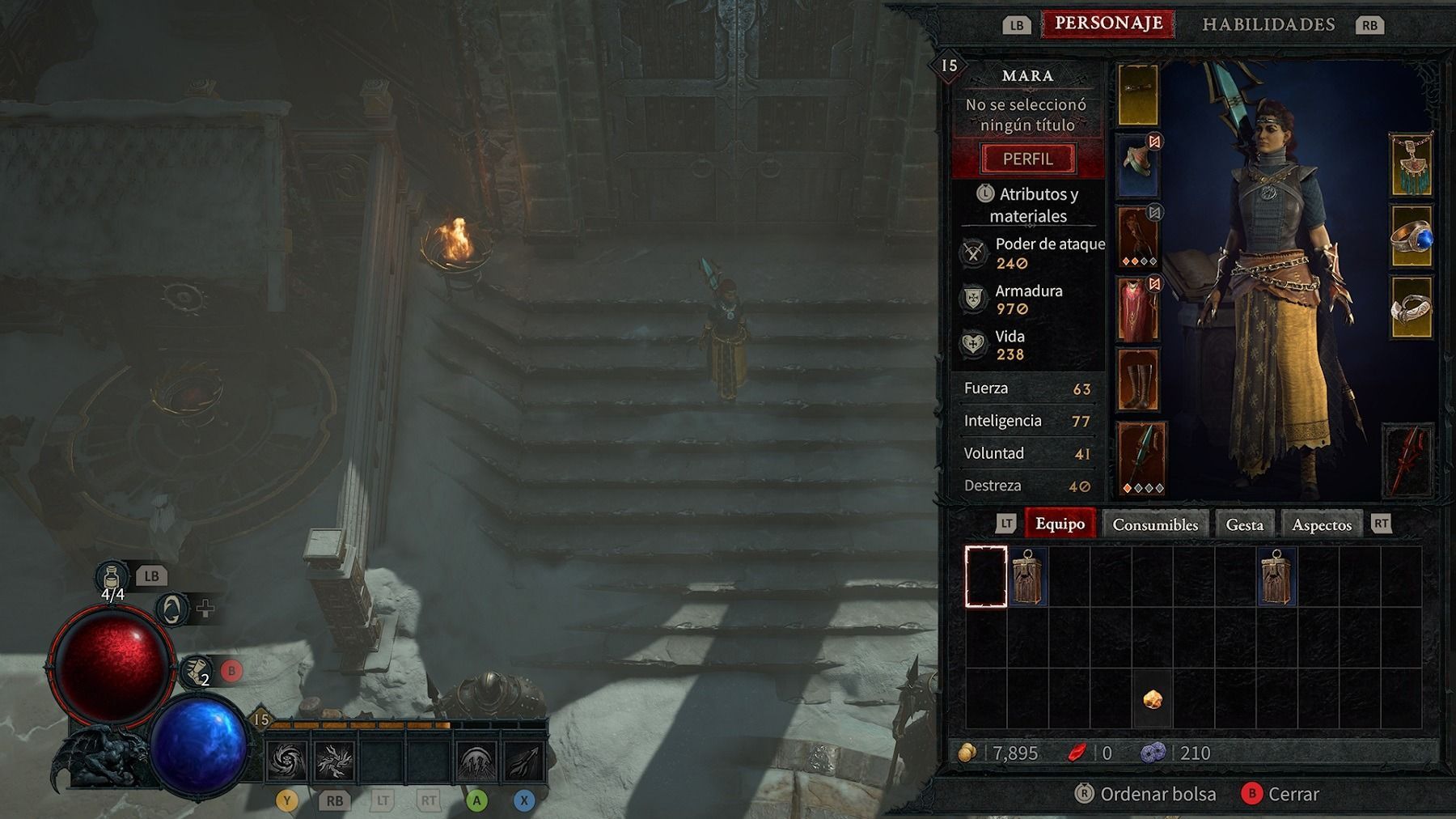Activate the lightning dome skill

[x=476, y=761]
